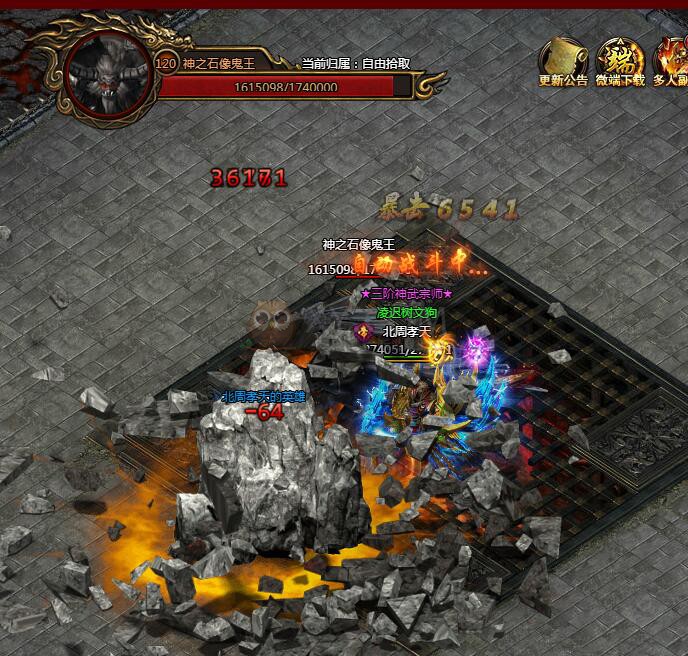Open the 多人副本 multiplayer dungeon icon

point(671,60)
